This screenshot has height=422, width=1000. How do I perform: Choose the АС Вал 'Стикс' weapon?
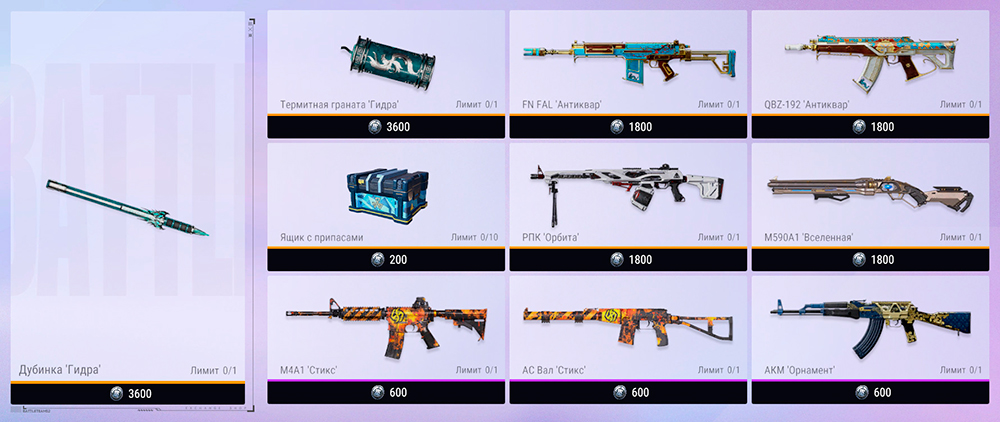pos(627,325)
